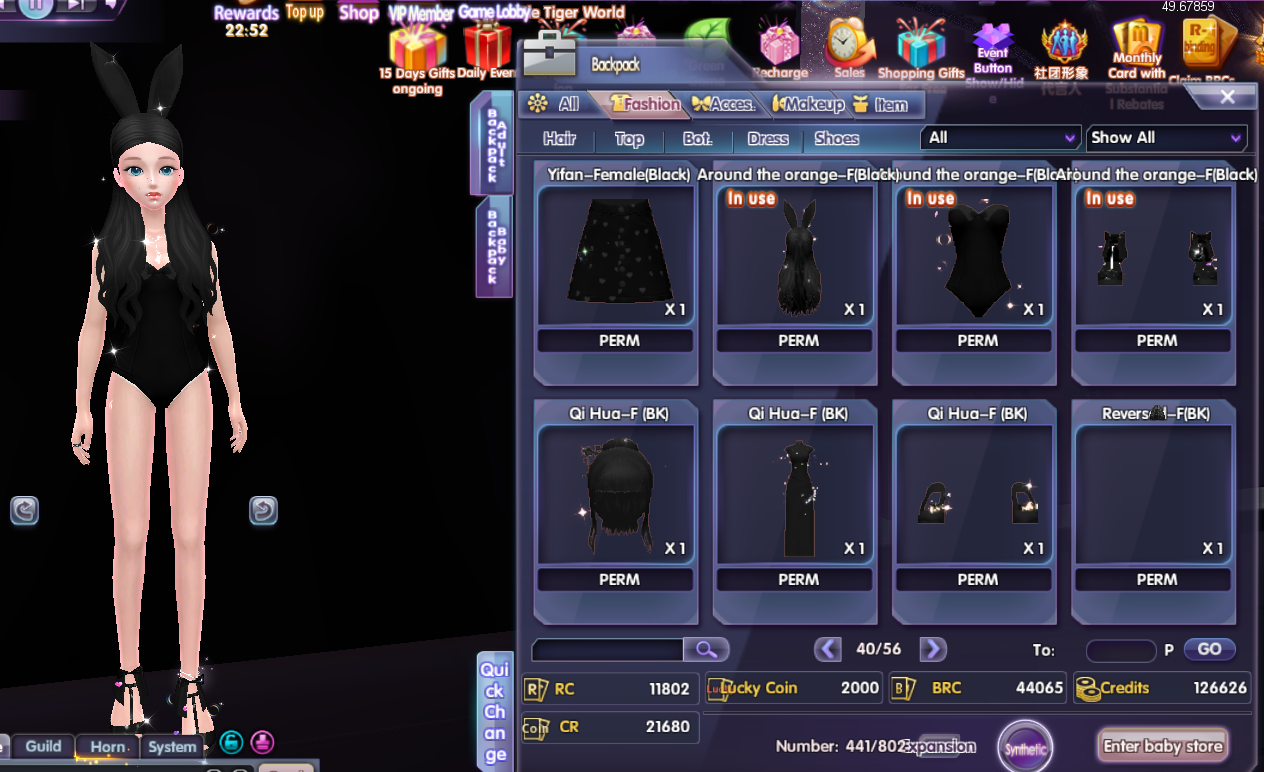Select the All backpack tab

tap(554, 104)
